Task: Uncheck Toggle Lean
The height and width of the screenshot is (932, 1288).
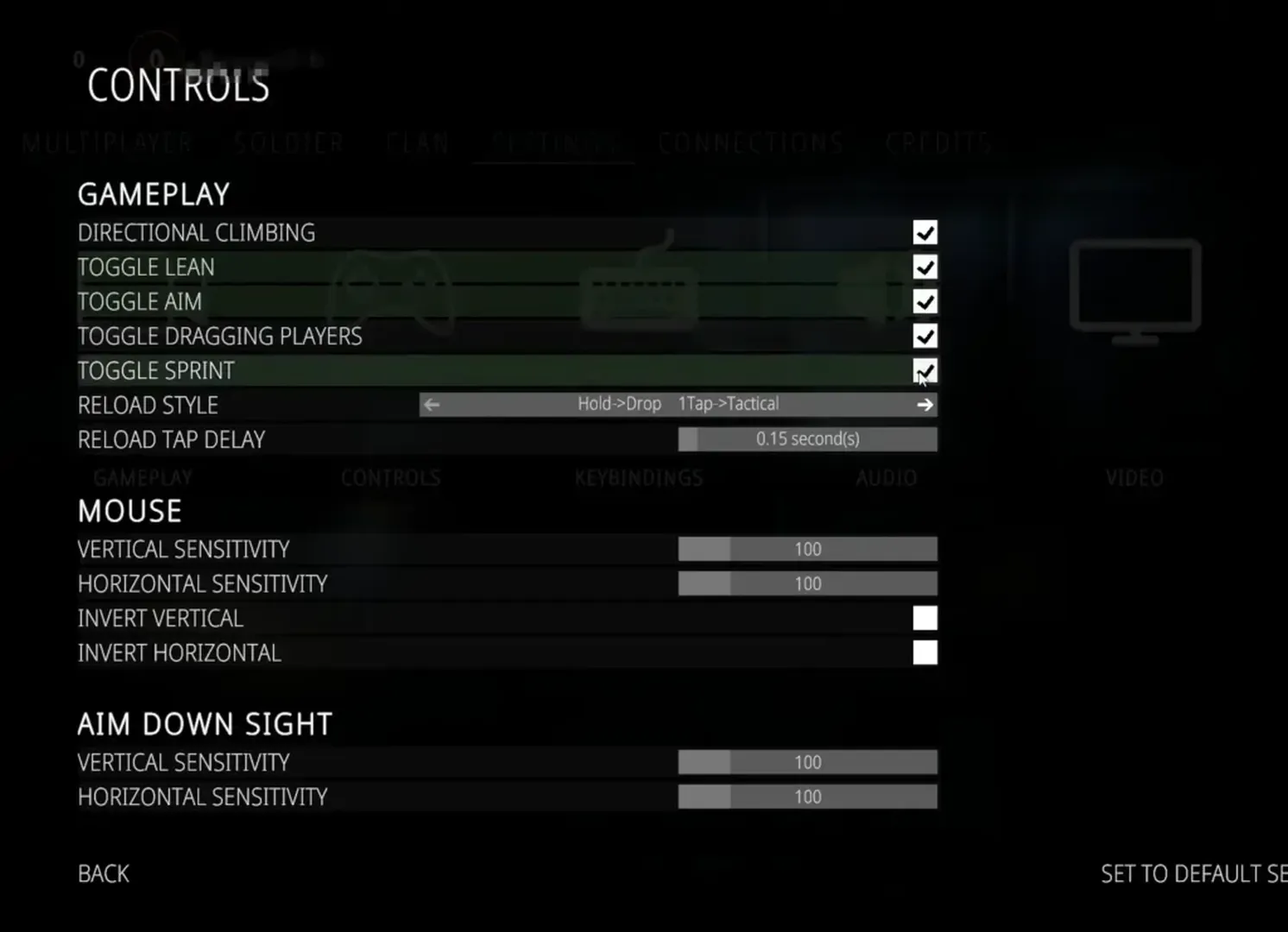Action: coord(925,267)
